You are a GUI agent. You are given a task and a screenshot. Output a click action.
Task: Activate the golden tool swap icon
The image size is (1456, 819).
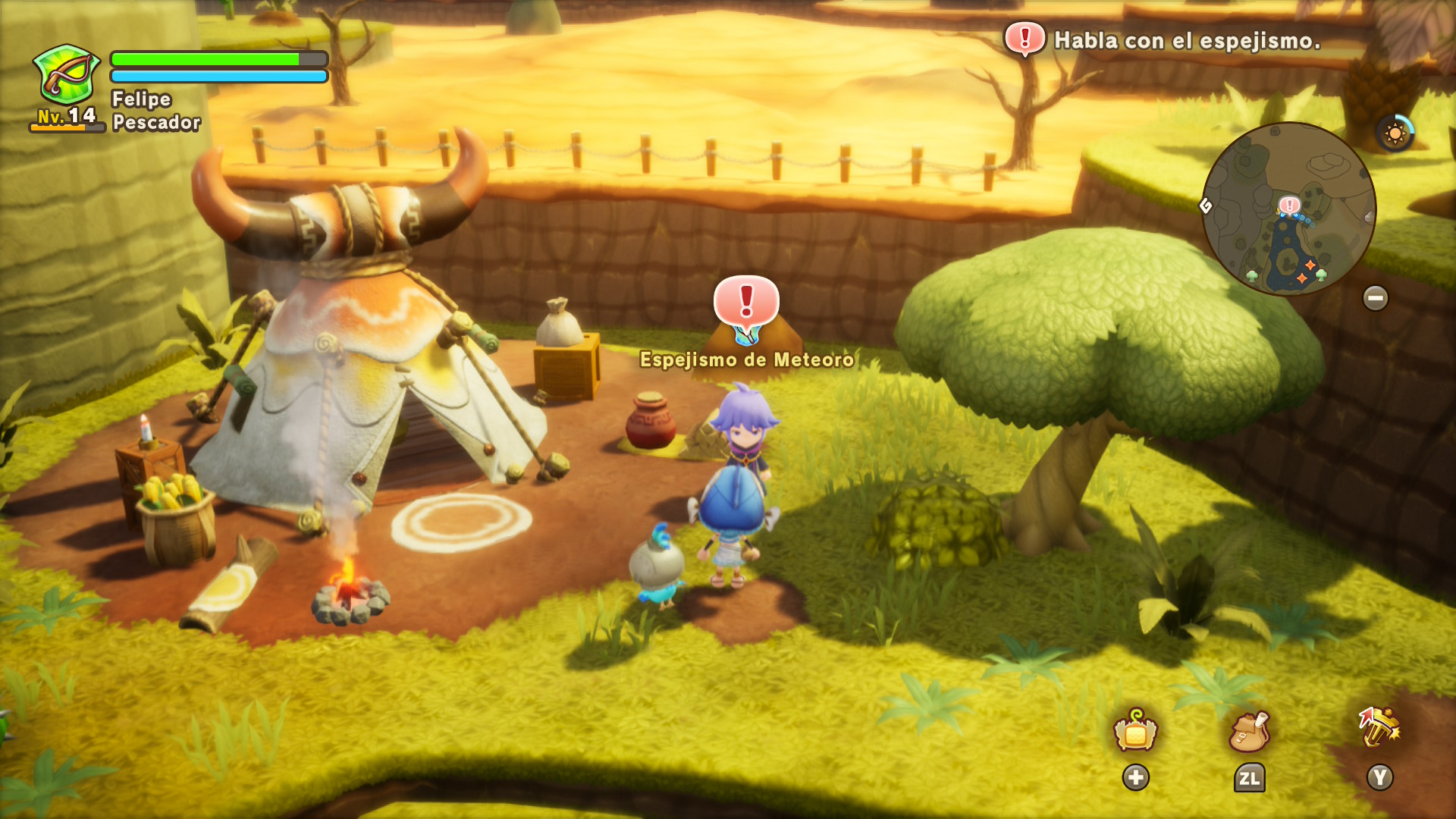(x=1379, y=728)
